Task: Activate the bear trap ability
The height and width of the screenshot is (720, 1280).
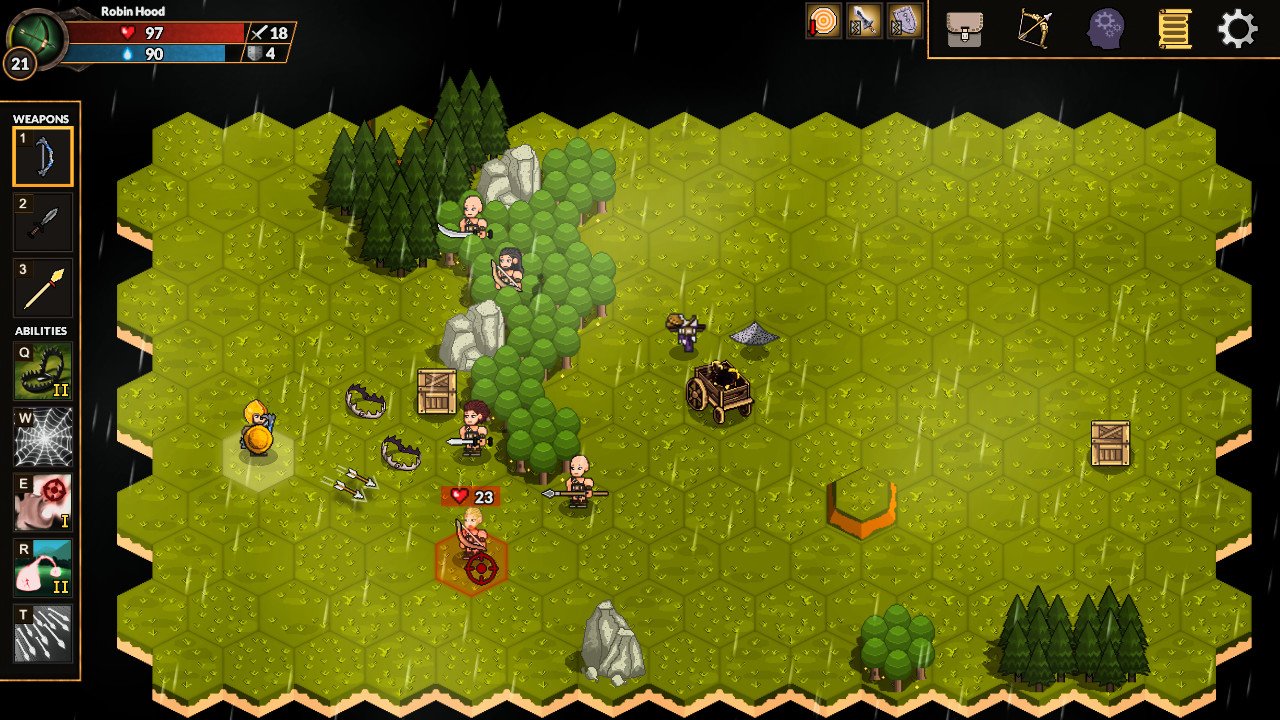Action: (x=43, y=371)
